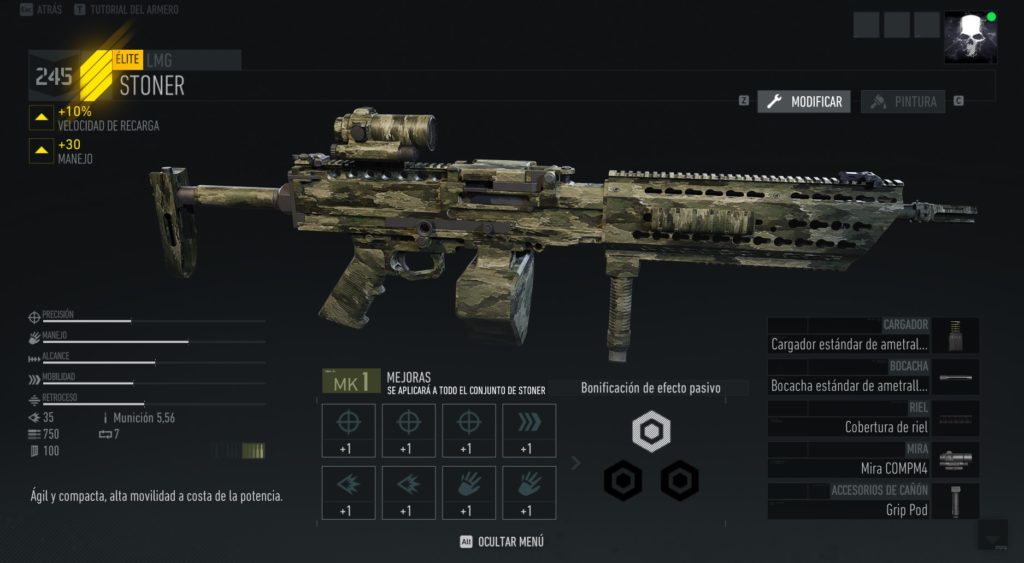Expand the arrow next to upgrade tiles
The image size is (1024, 563).
coord(575,462)
